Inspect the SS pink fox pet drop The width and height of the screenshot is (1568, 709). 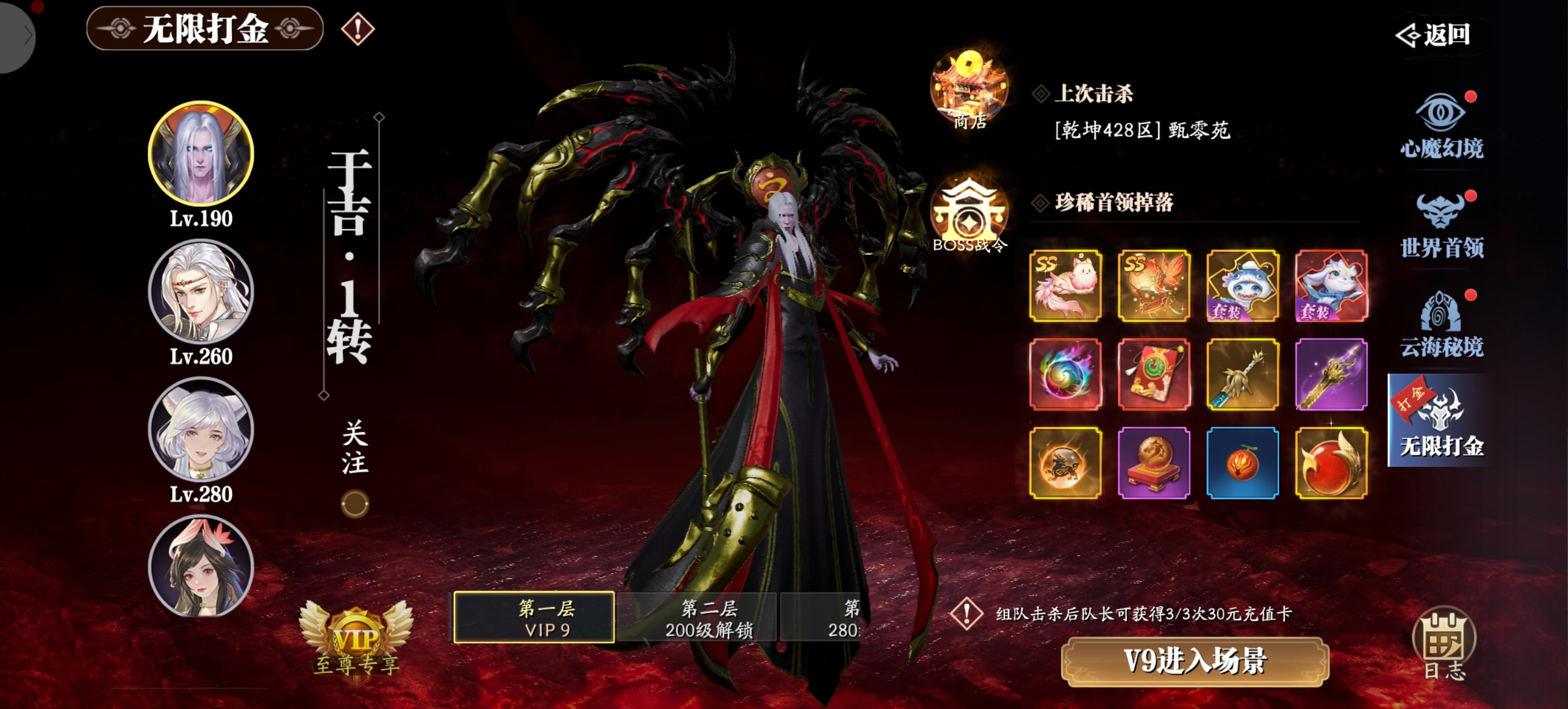[1065, 286]
